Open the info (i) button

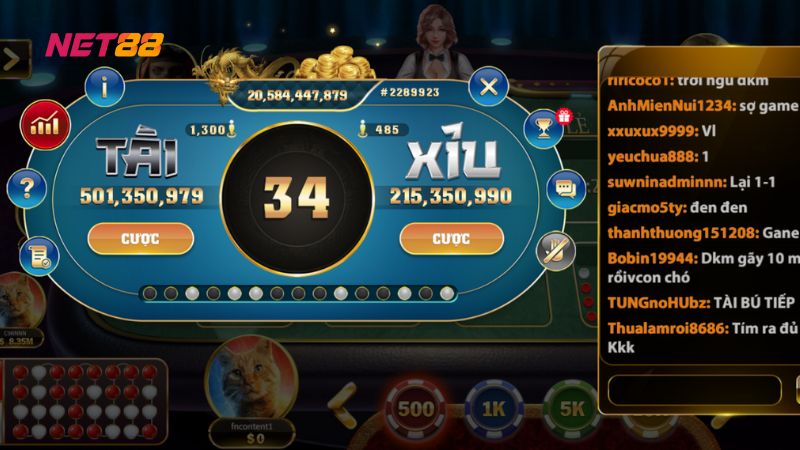[x=105, y=86]
